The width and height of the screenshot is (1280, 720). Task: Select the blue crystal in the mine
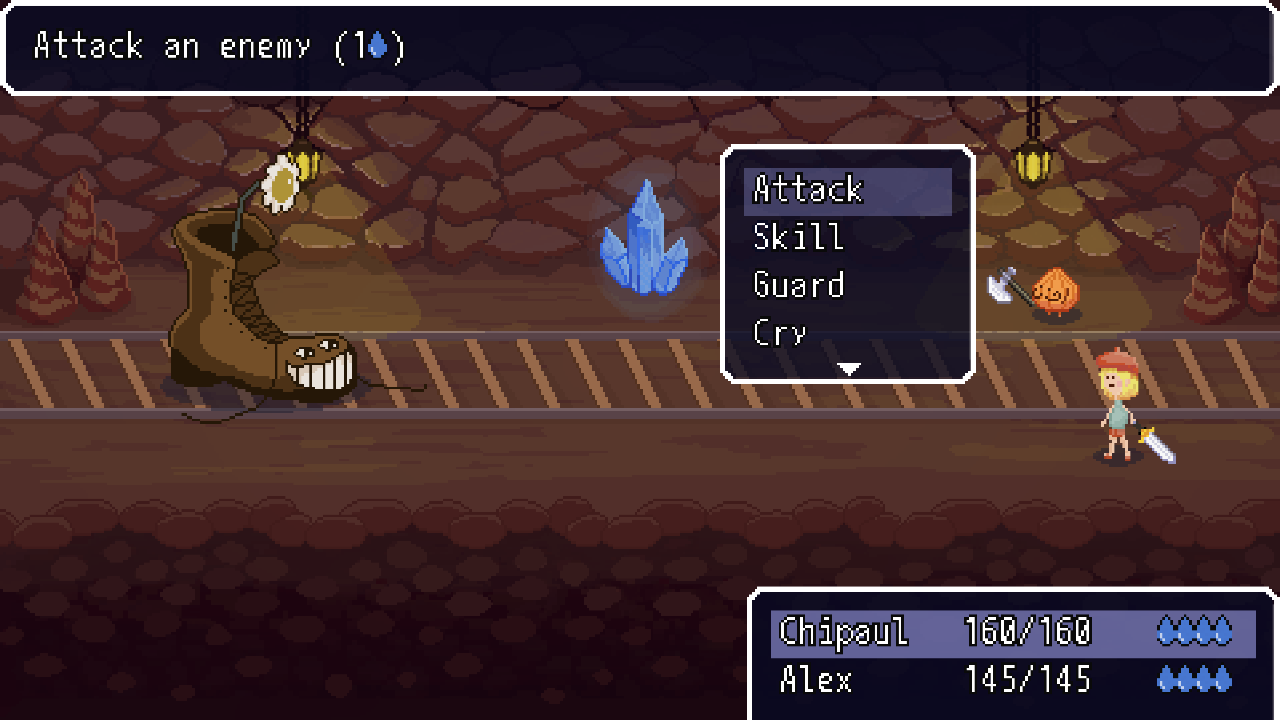click(x=646, y=245)
